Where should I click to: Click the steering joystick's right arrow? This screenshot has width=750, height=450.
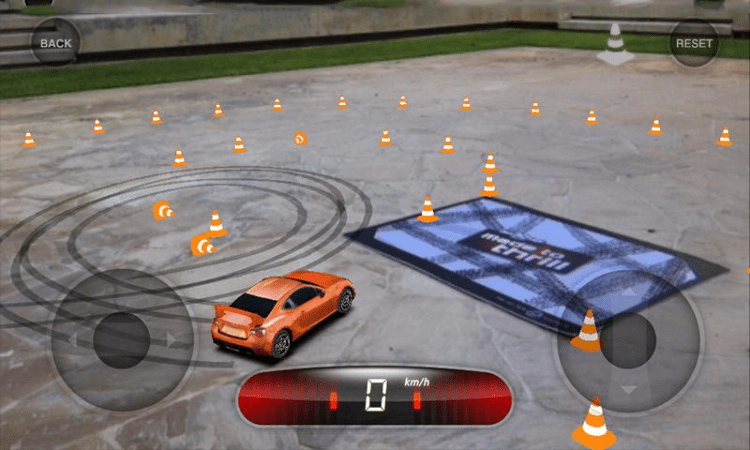point(171,341)
